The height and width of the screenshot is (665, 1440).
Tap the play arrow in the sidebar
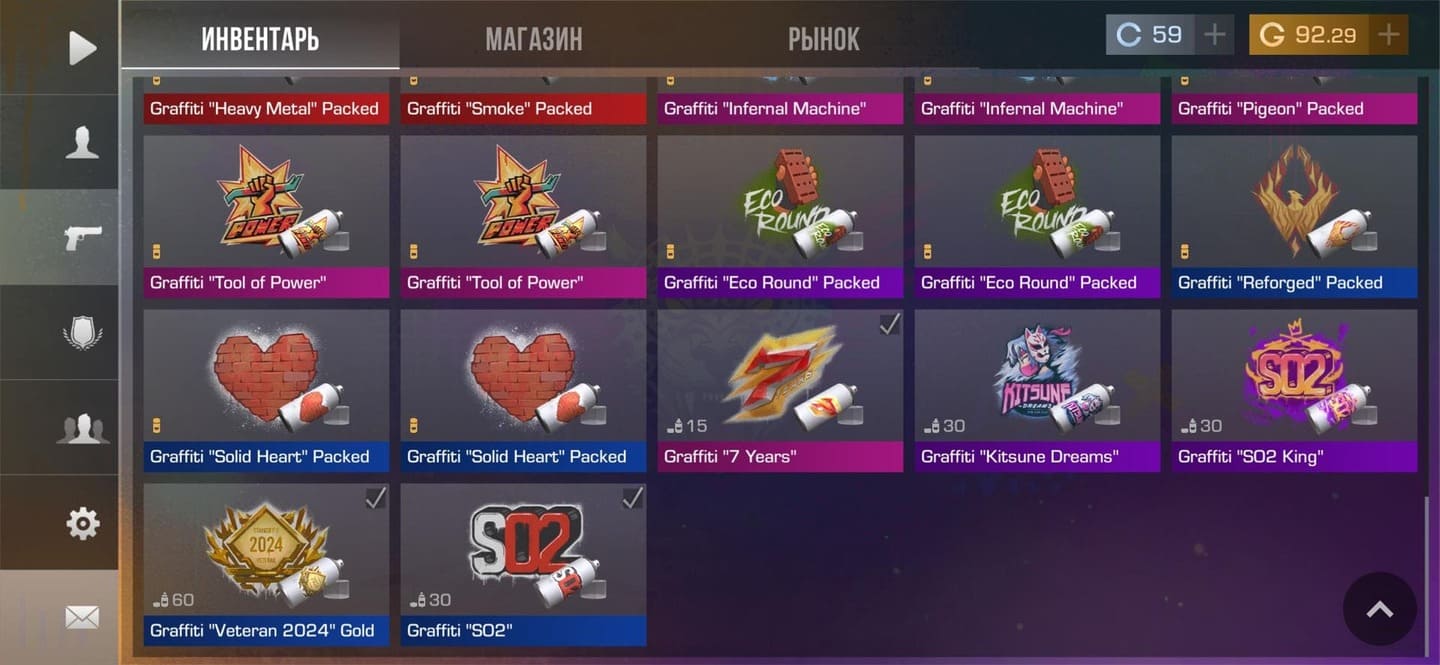pyautogui.click(x=82, y=48)
